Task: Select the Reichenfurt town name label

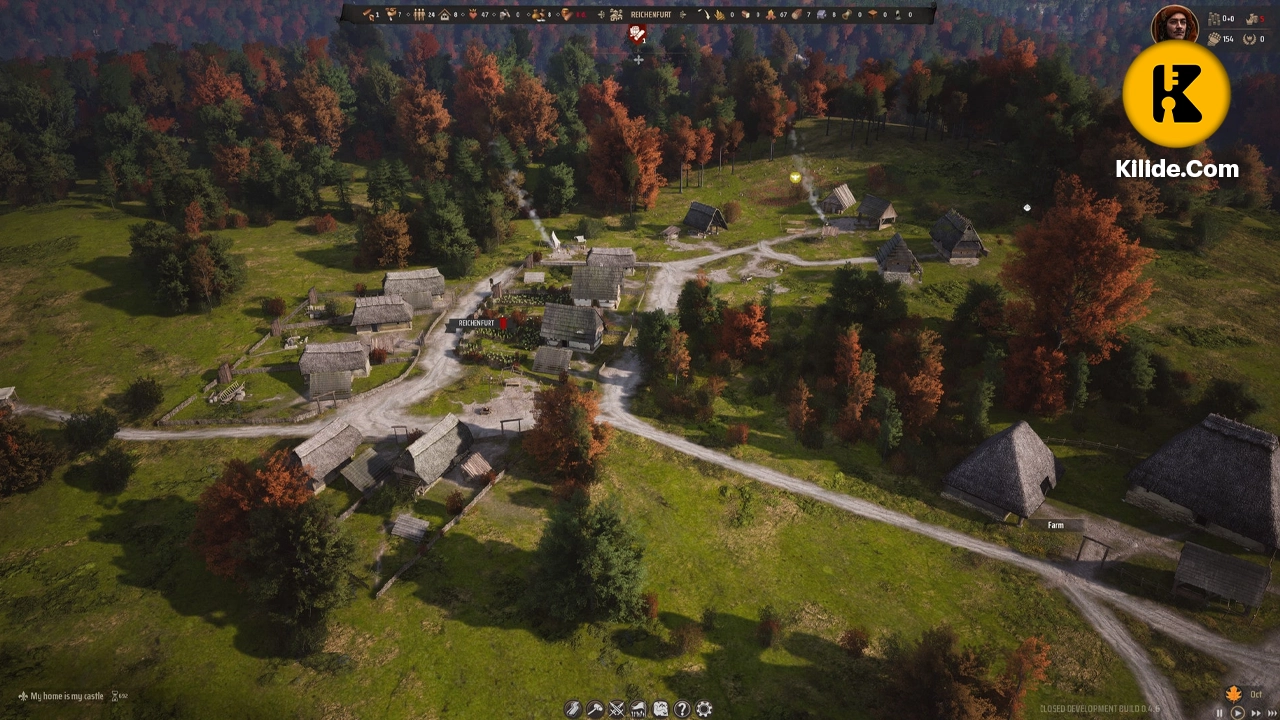Action: pyautogui.click(x=477, y=324)
